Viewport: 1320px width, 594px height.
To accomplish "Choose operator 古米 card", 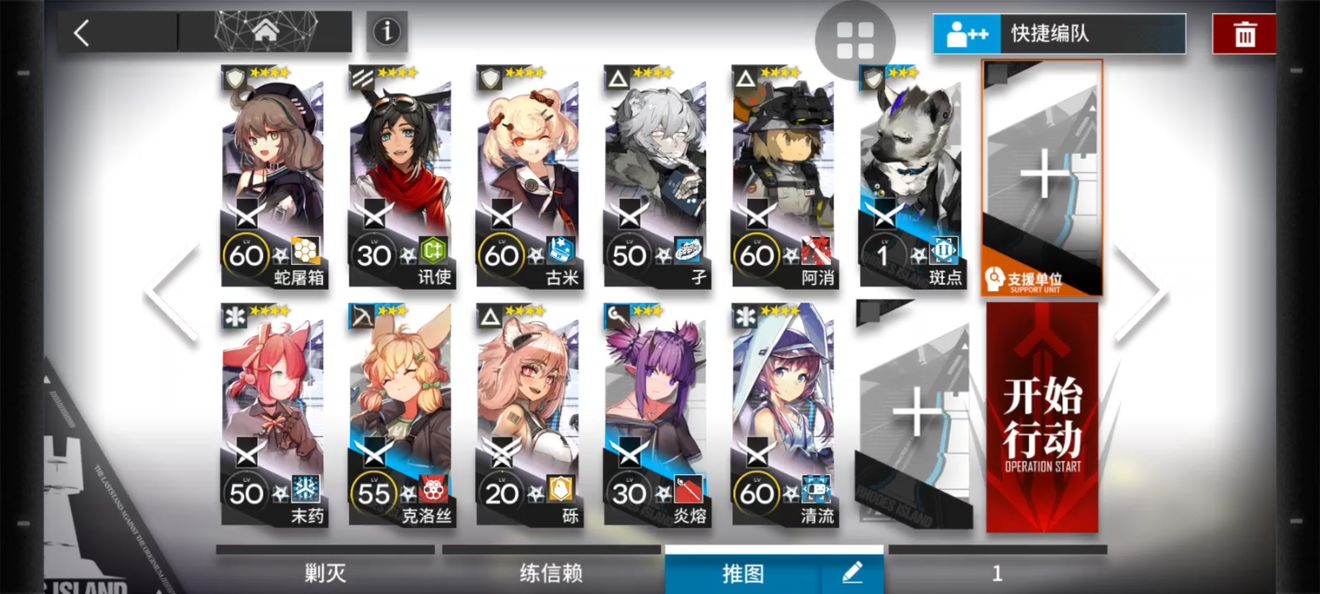I will click(527, 177).
